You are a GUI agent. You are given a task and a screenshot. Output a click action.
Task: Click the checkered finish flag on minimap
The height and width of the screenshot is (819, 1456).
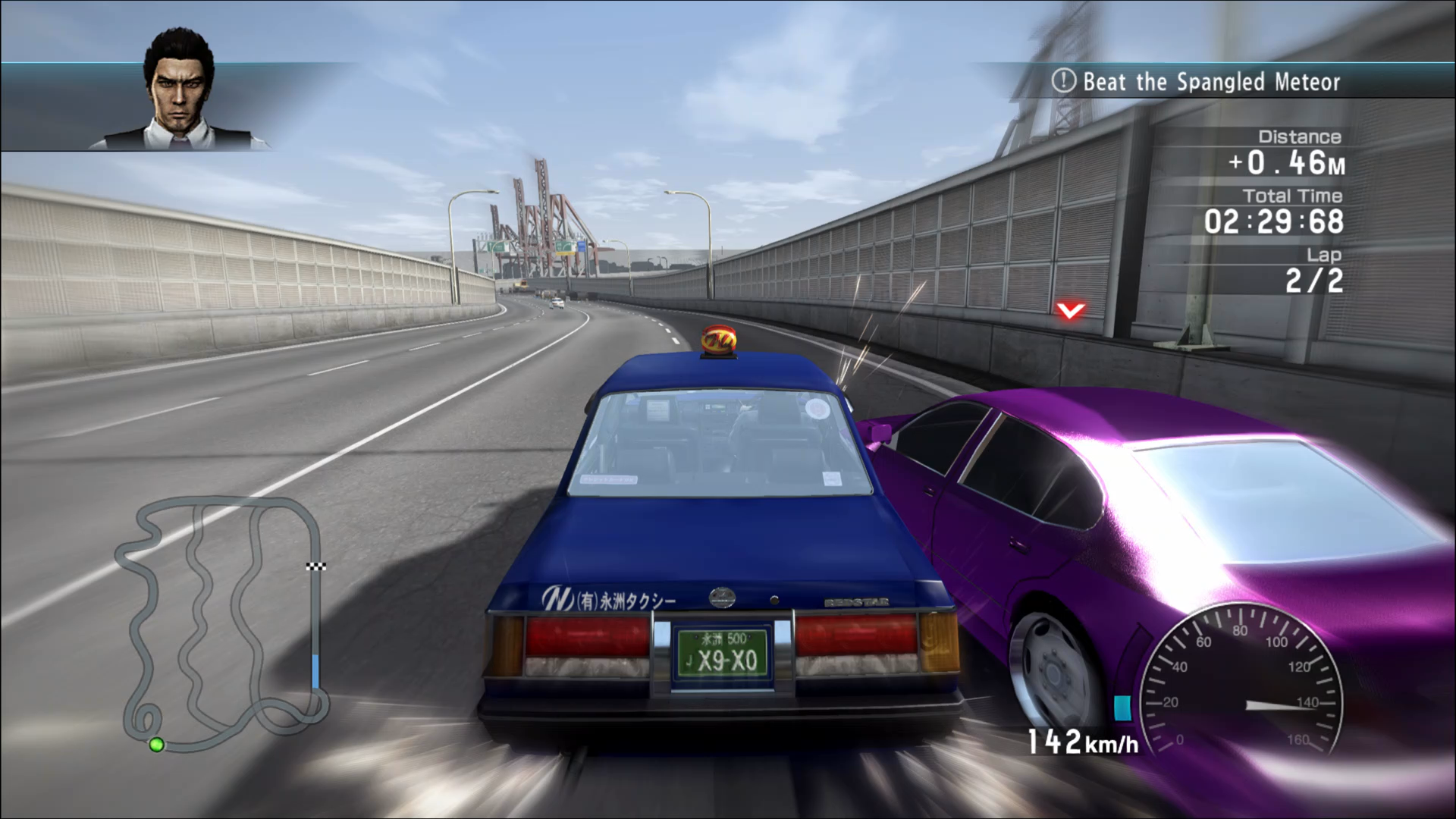pyautogui.click(x=316, y=566)
